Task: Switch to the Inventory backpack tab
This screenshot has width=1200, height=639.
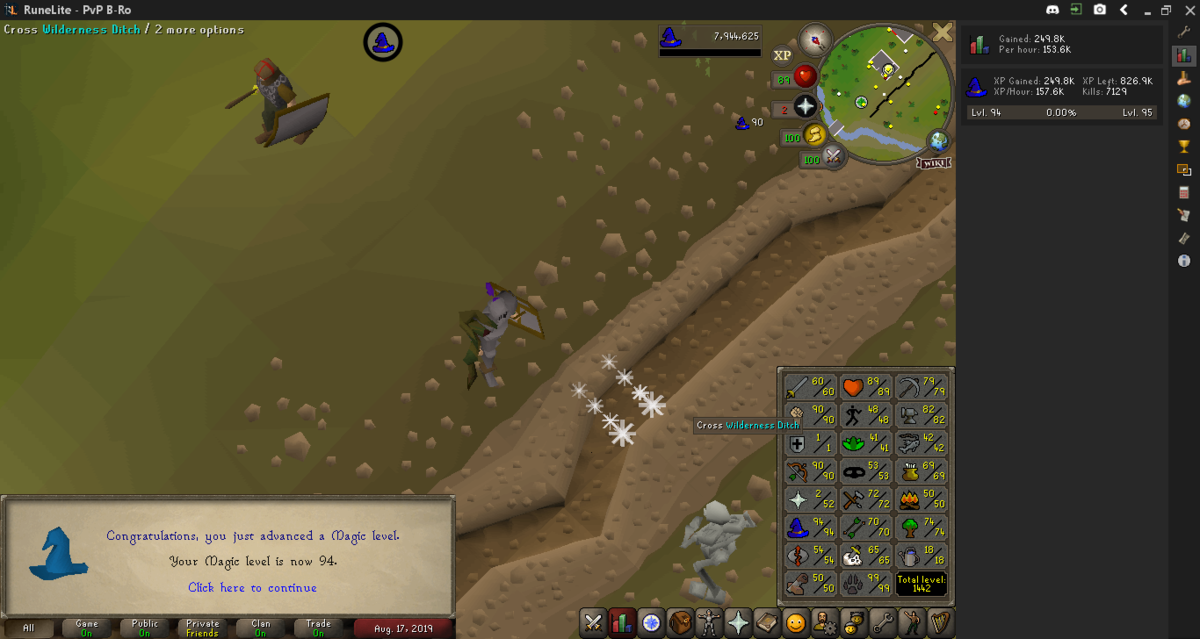Action: 681,622
